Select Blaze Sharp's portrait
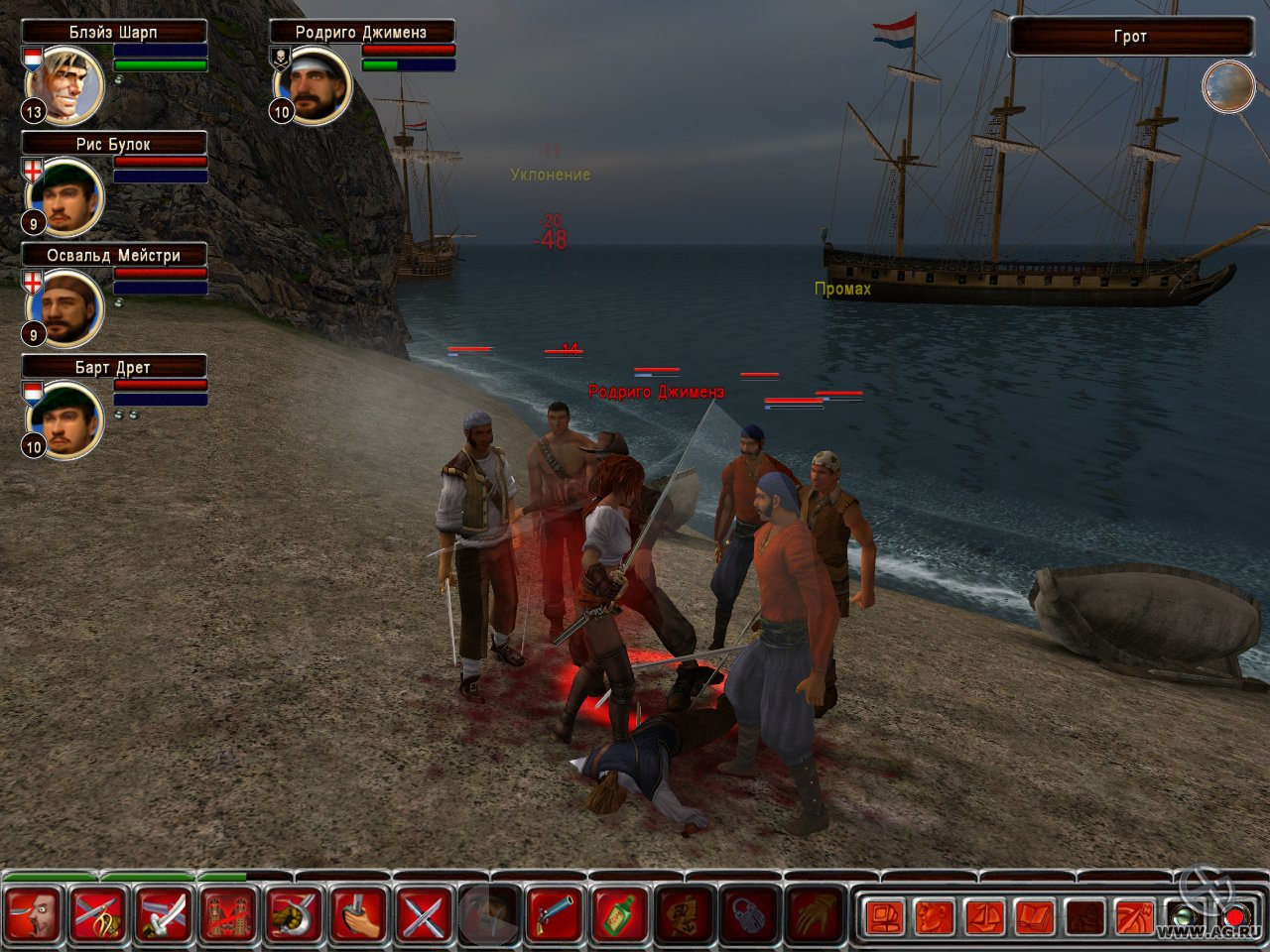Viewport: 1270px width, 952px height. coord(69,85)
